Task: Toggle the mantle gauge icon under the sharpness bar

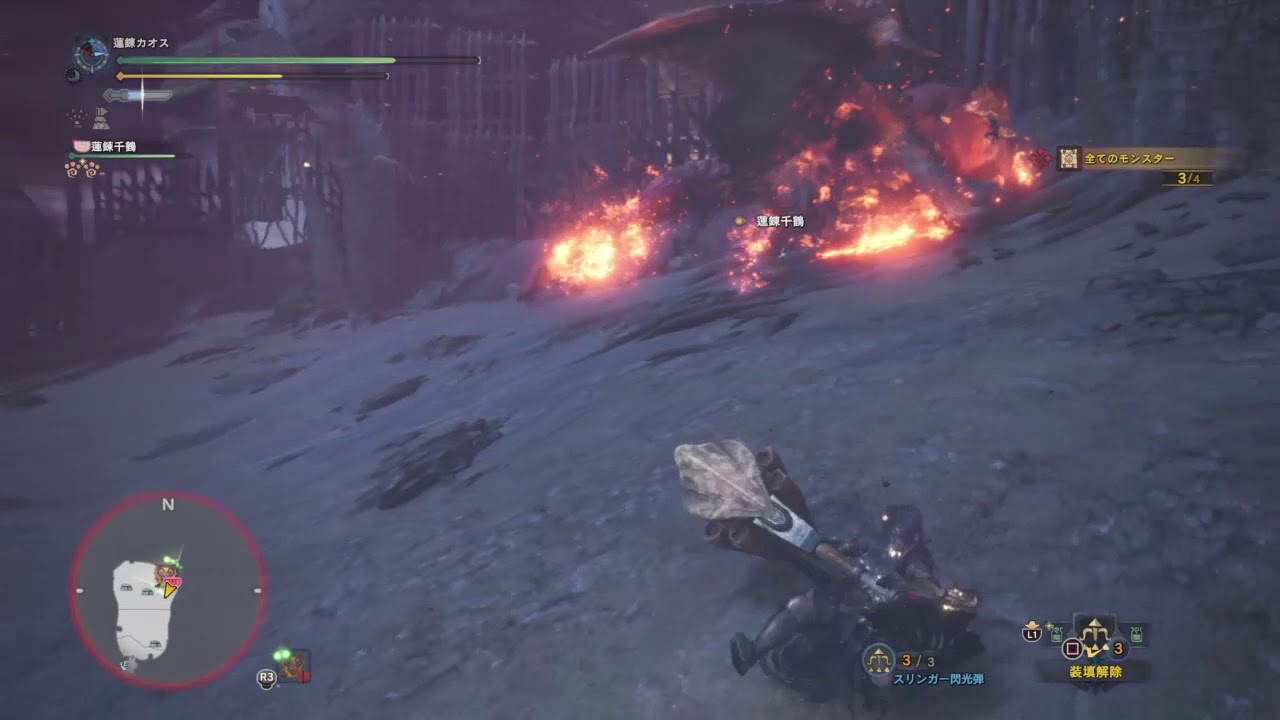Action: pyautogui.click(x=101, y=119)
